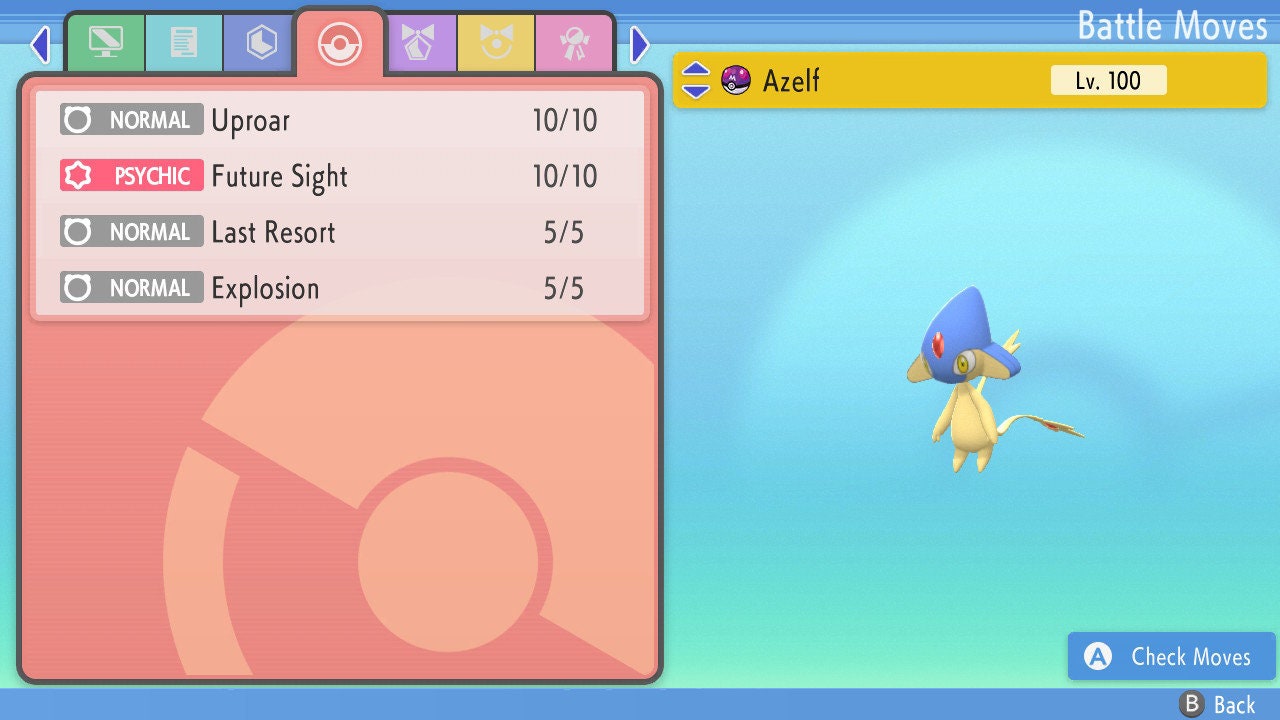Open the pink rosette ribbon tab
The width and height of the screenshot is (1280, 720).
point(574,43)
